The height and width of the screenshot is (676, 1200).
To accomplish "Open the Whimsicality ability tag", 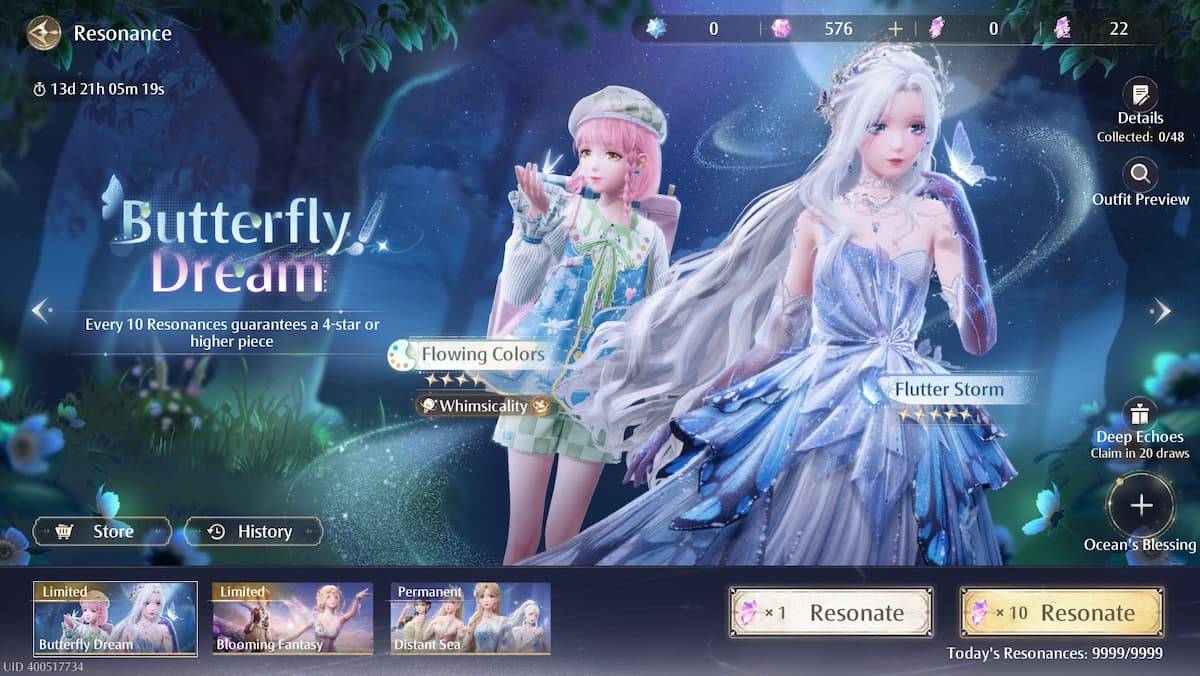I will coord(484,406).
